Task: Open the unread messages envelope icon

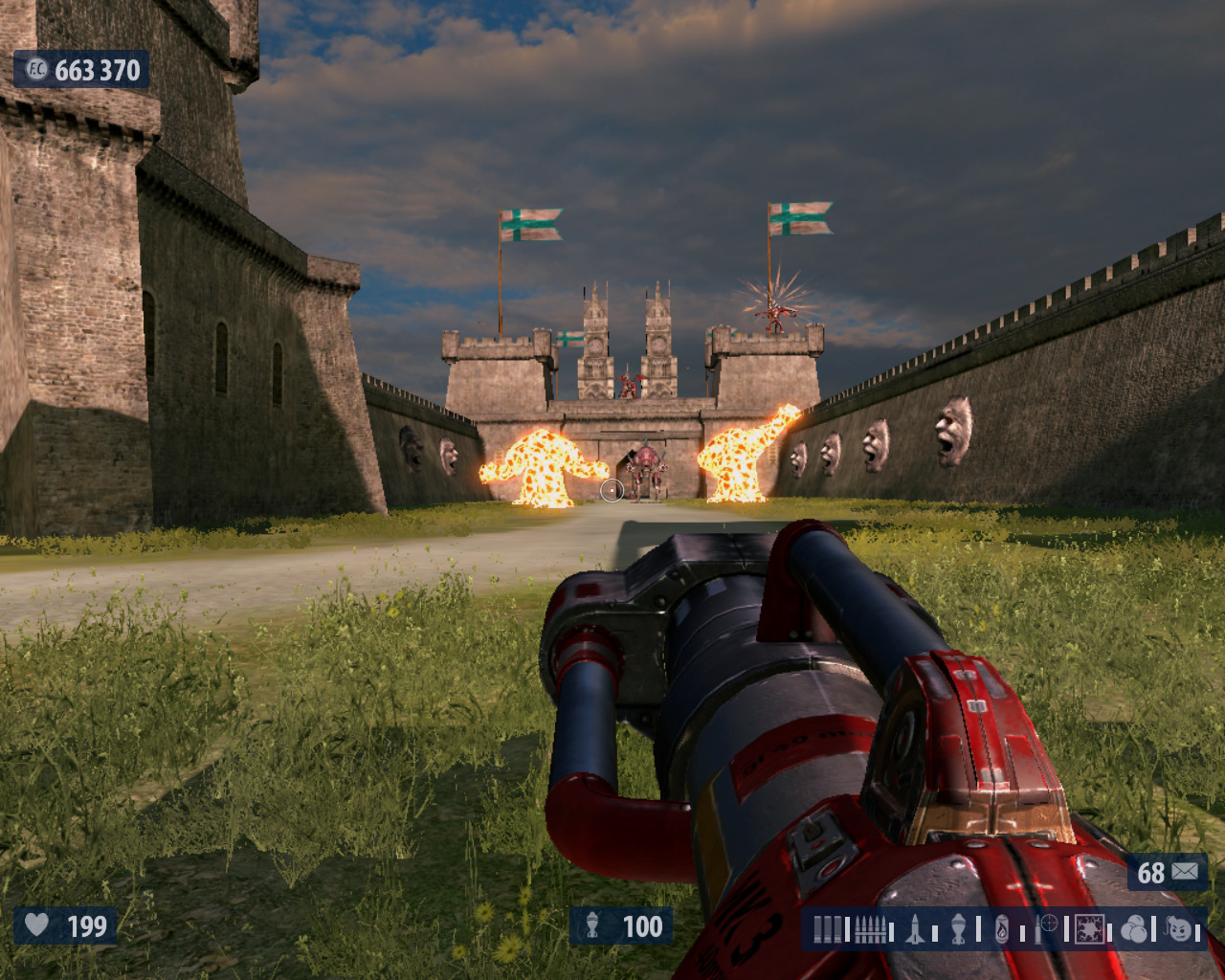Action: coord(1185,872)
